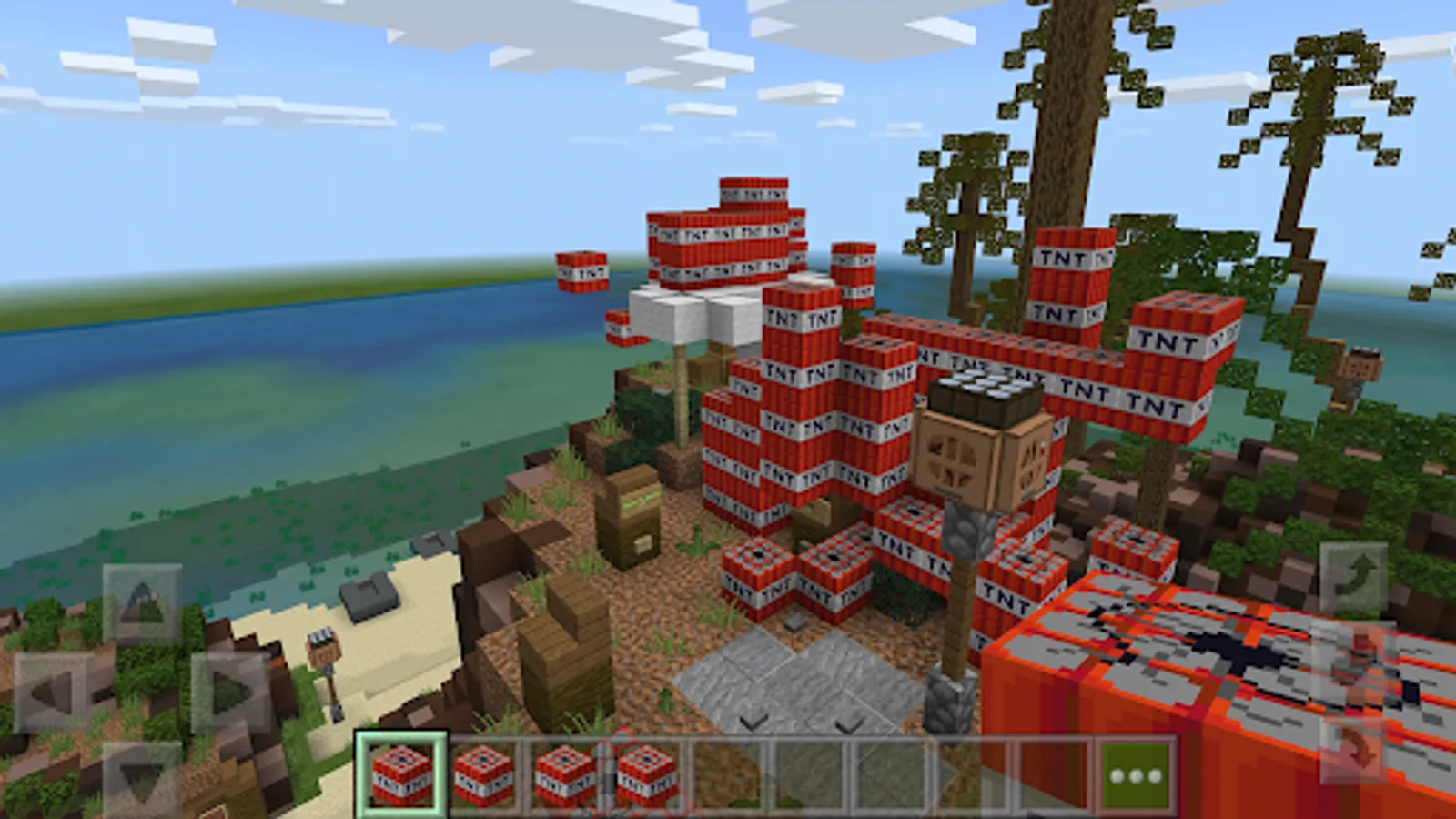This screenshot has height=819, width=1456.
Task: Tap the empty hotbar slot beside the three dots
Action: [x=1053, y=772]
